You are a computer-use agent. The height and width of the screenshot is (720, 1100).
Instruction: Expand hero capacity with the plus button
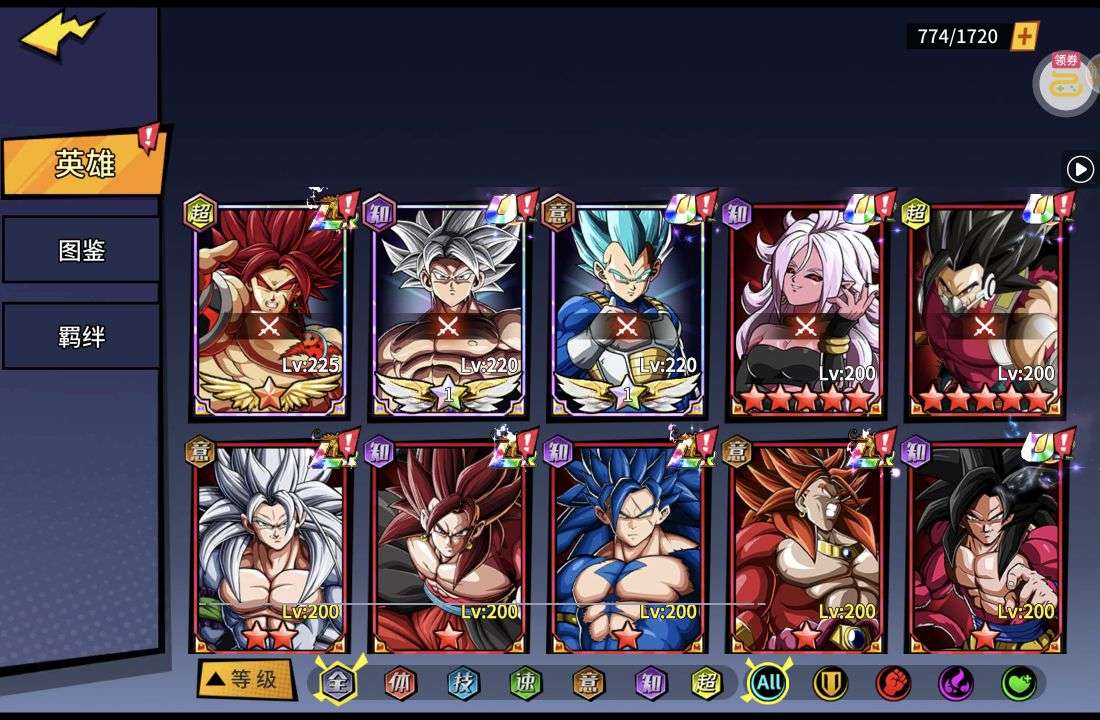(1025, 36)
